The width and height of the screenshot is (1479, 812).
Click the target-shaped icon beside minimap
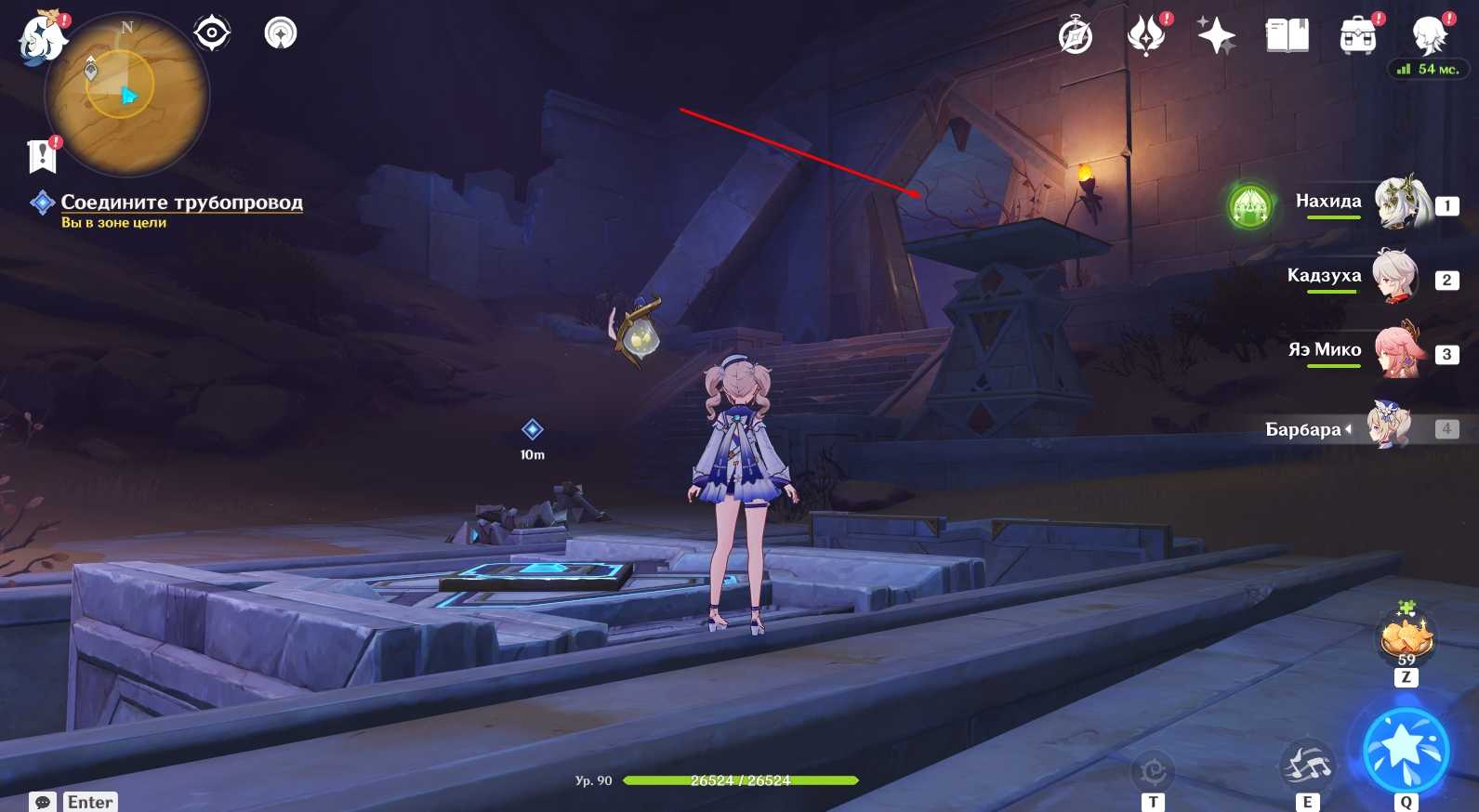tap(212, 33)
